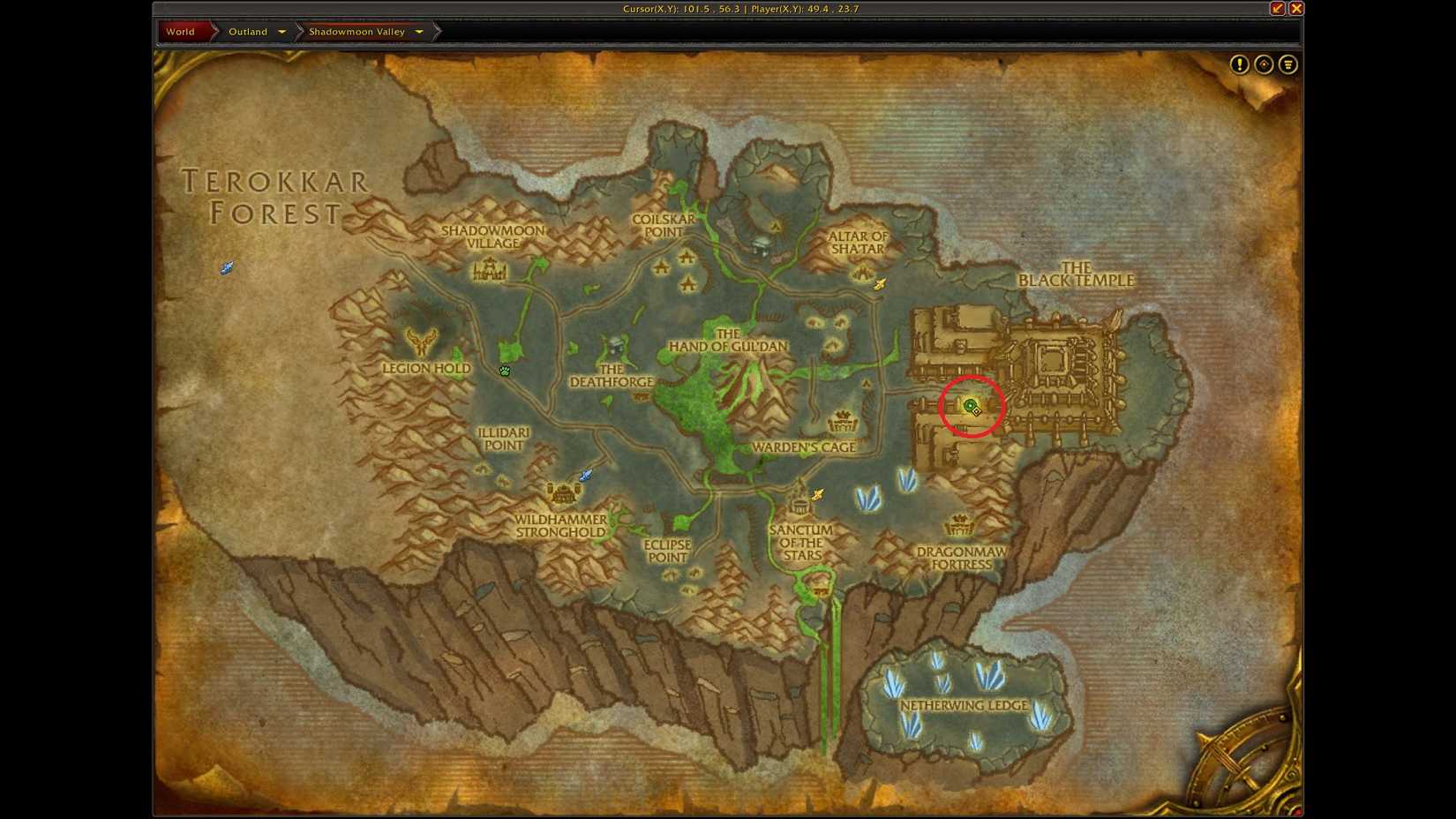
Task: Click the Dragonmaw Fortress flag icon
Action: point(957,524)
